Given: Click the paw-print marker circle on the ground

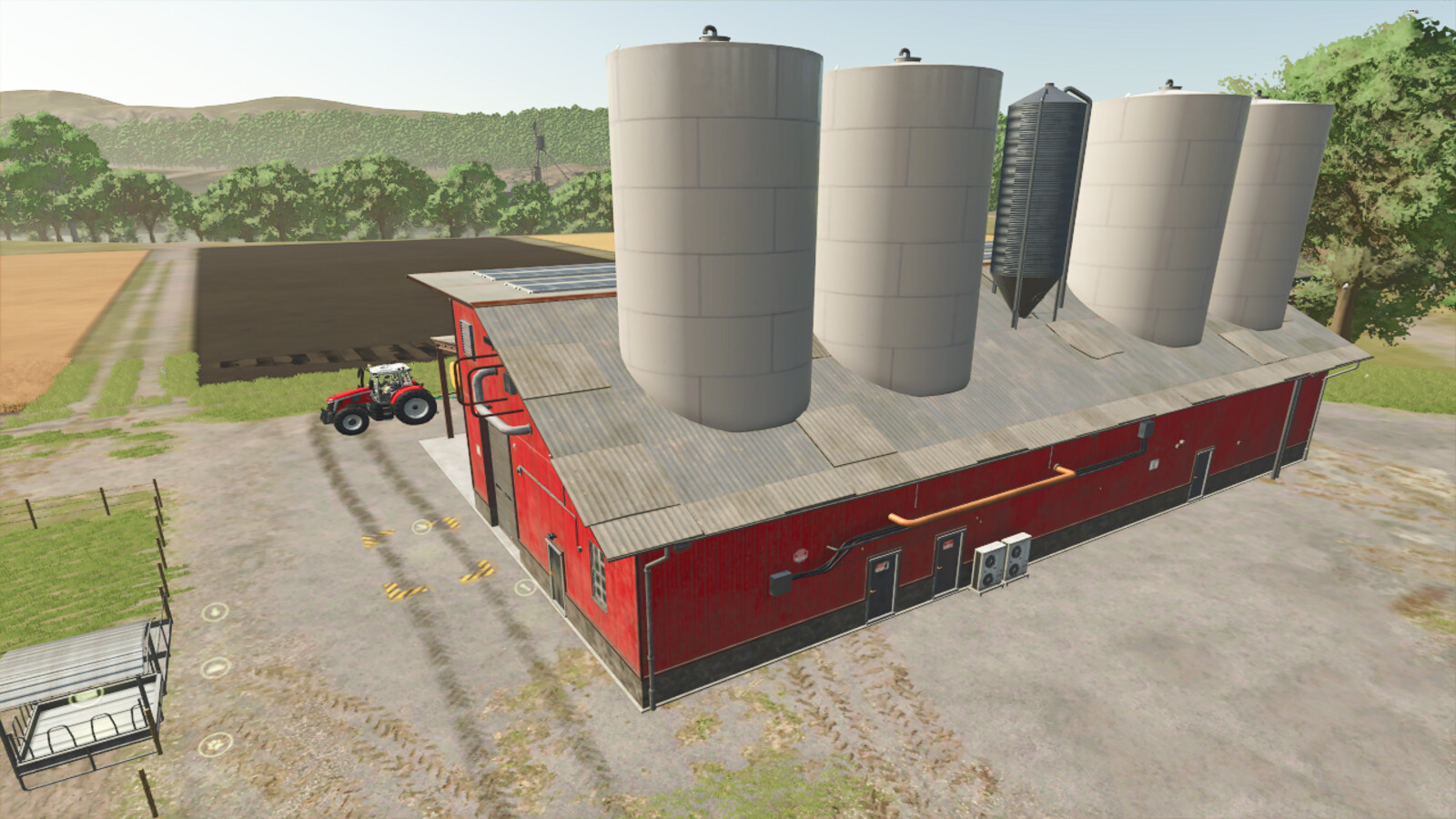Looking at the screenshot, I should (x=216, y=745).
